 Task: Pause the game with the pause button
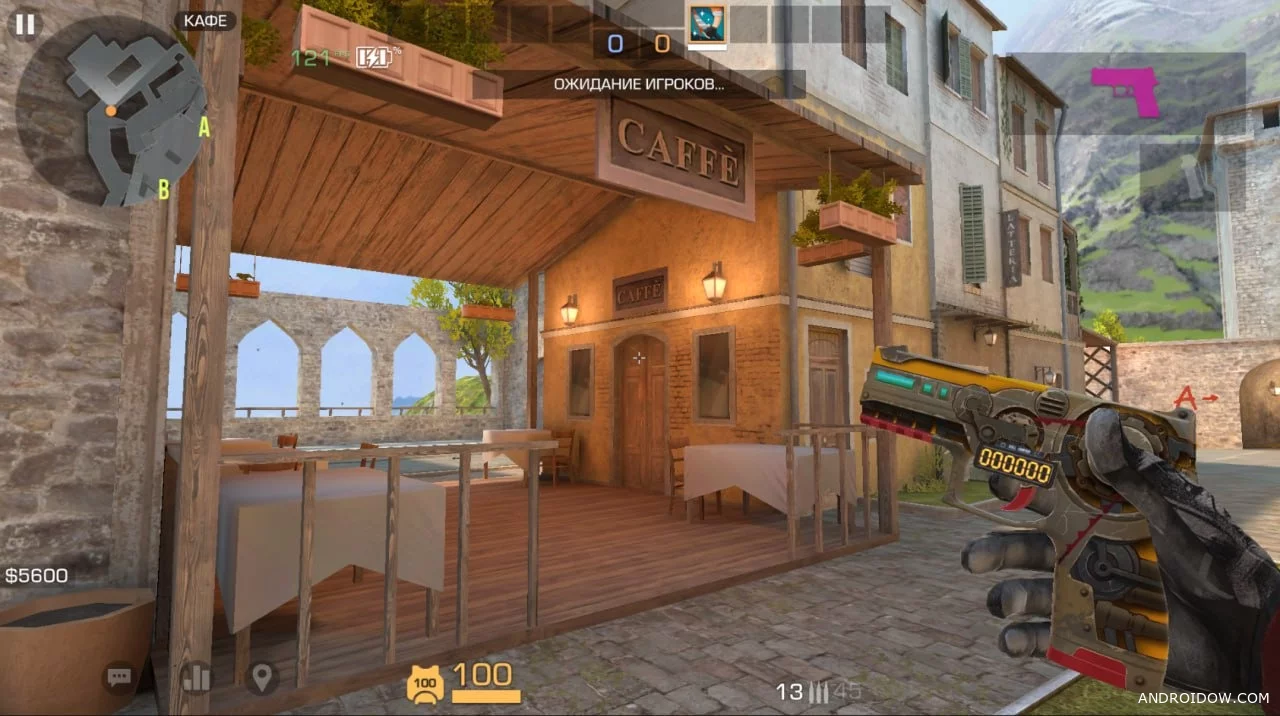tap(25, 24)
